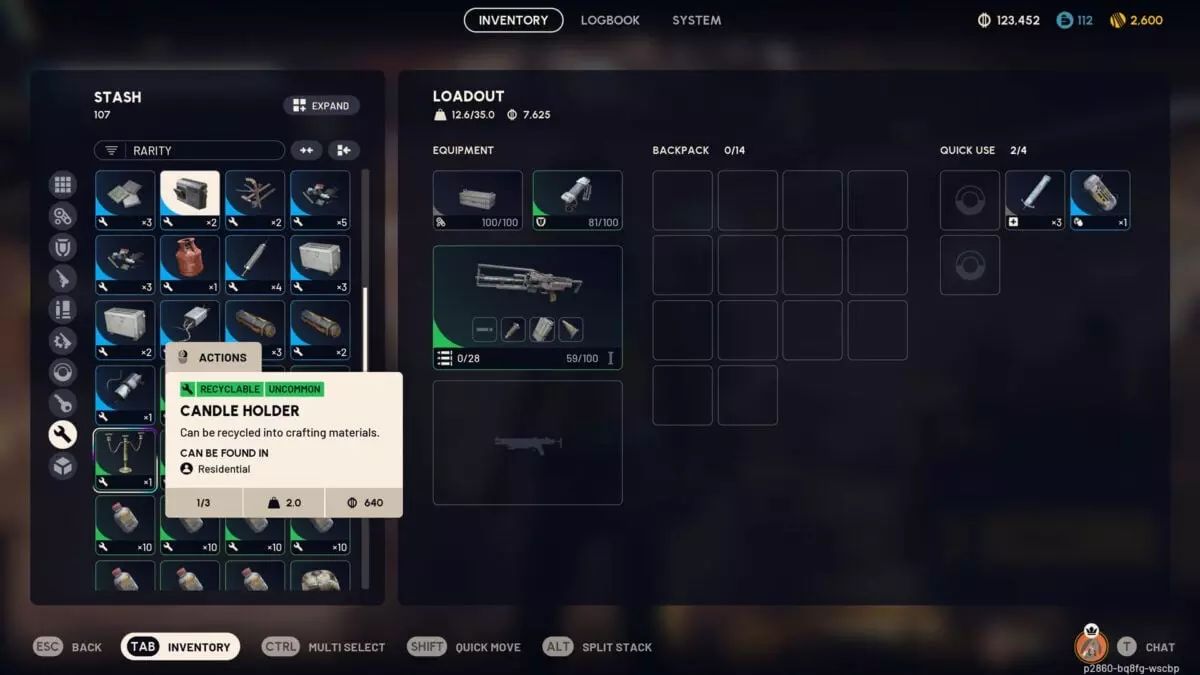Viewport: 1200px width, 675px height.
Task: Click the shield equipment slot showing 81/100
Action: (x=577, y=200)
